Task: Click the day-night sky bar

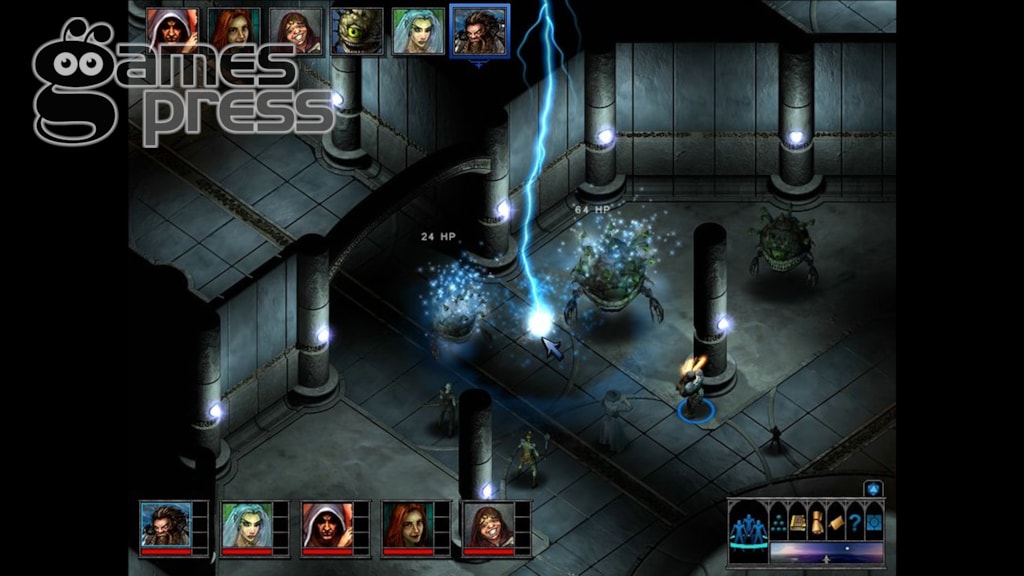Action: click(825, 552)
